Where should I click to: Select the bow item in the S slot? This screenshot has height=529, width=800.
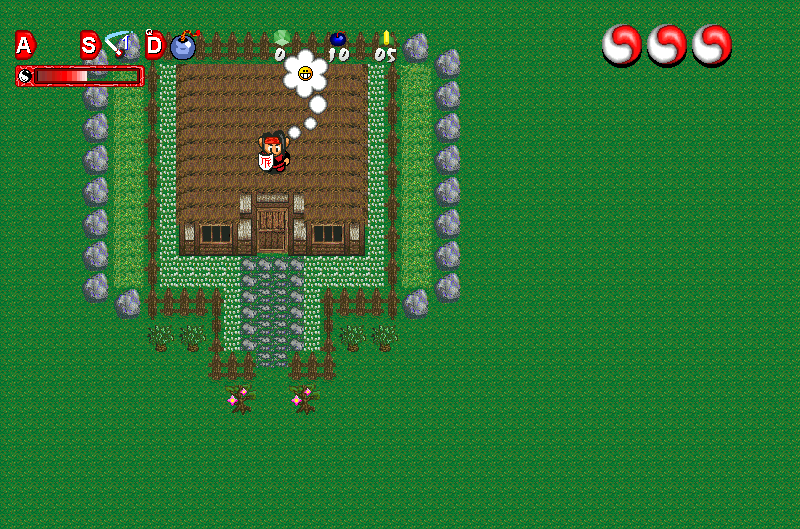(121, 44)
